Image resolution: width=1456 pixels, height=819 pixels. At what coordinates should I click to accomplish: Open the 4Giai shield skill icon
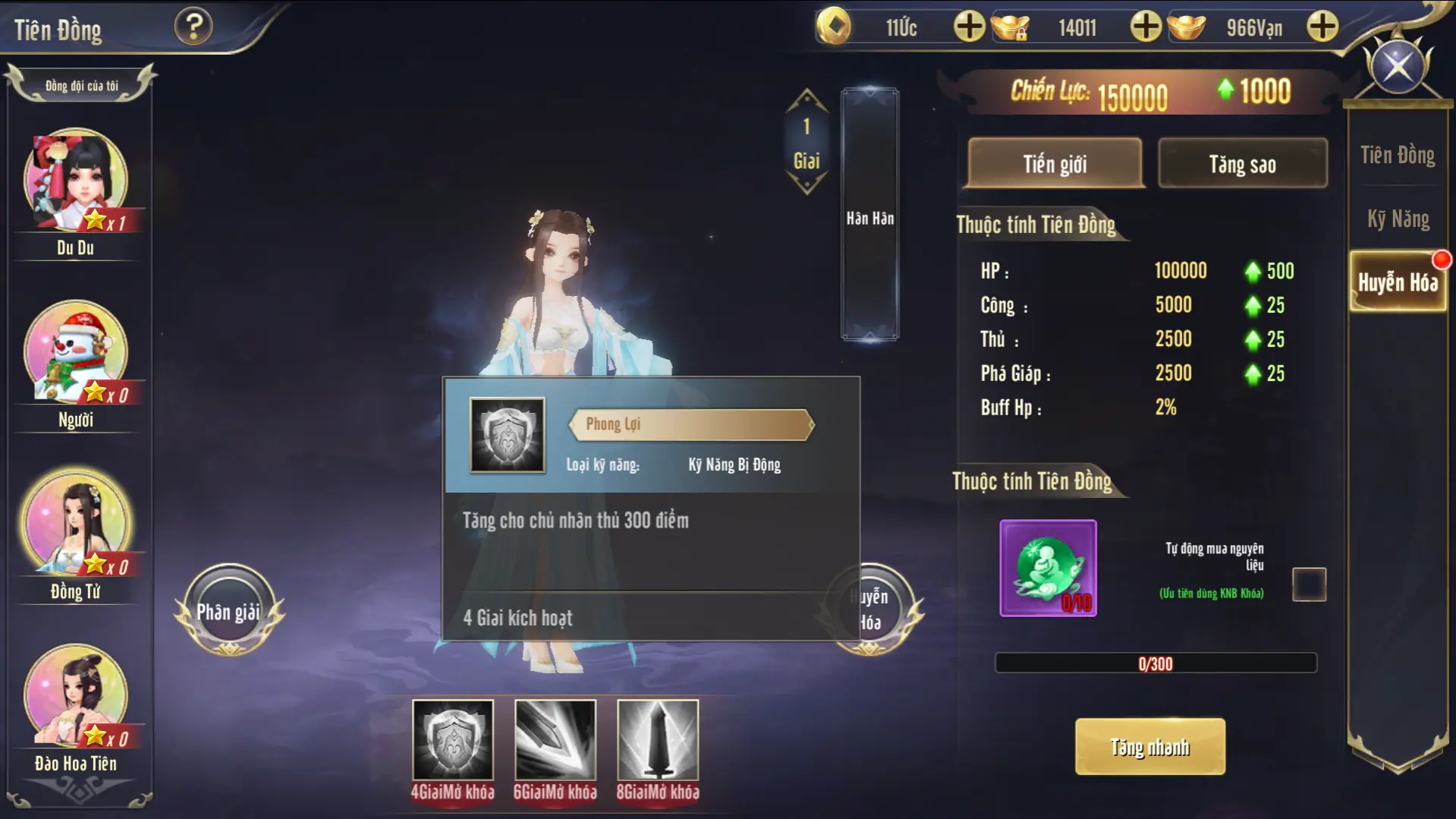point(453,740)
